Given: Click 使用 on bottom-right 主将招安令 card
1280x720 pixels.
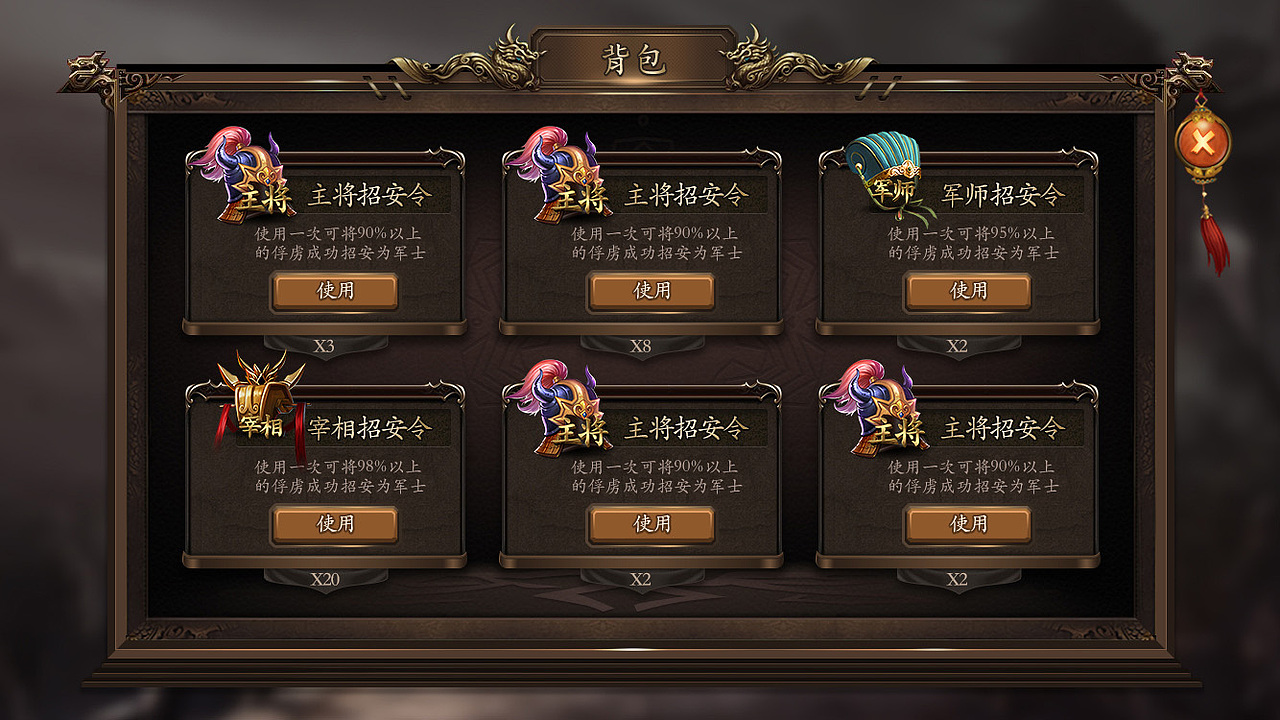Looking at the screenshot, I should [x=967, y=522].
